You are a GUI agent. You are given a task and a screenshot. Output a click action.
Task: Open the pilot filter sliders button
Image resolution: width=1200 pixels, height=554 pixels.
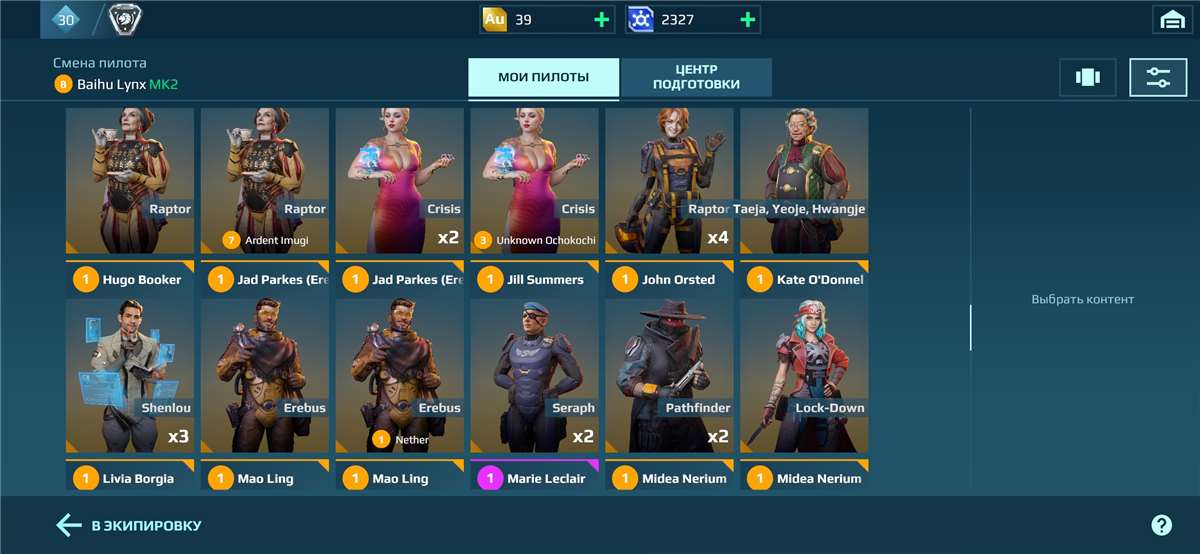[x=1158, y=77]
